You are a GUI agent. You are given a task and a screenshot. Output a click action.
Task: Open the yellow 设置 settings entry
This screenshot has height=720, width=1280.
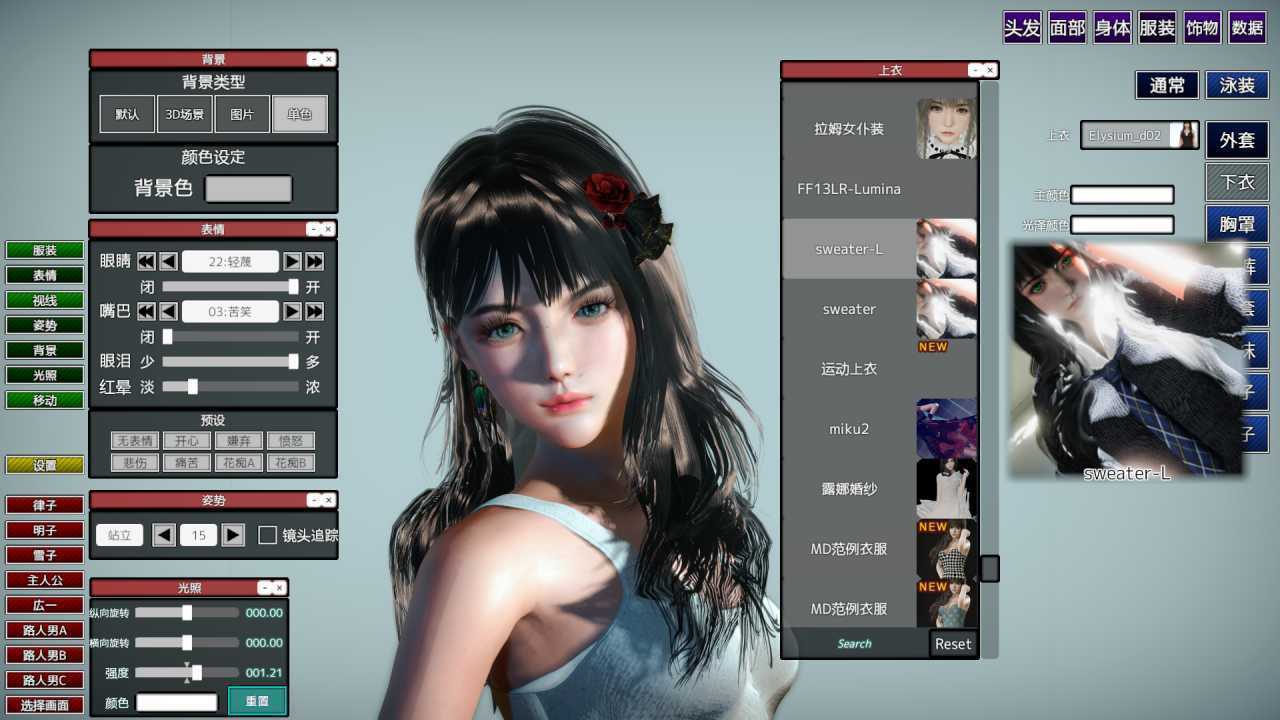click(x=44, y=464)
